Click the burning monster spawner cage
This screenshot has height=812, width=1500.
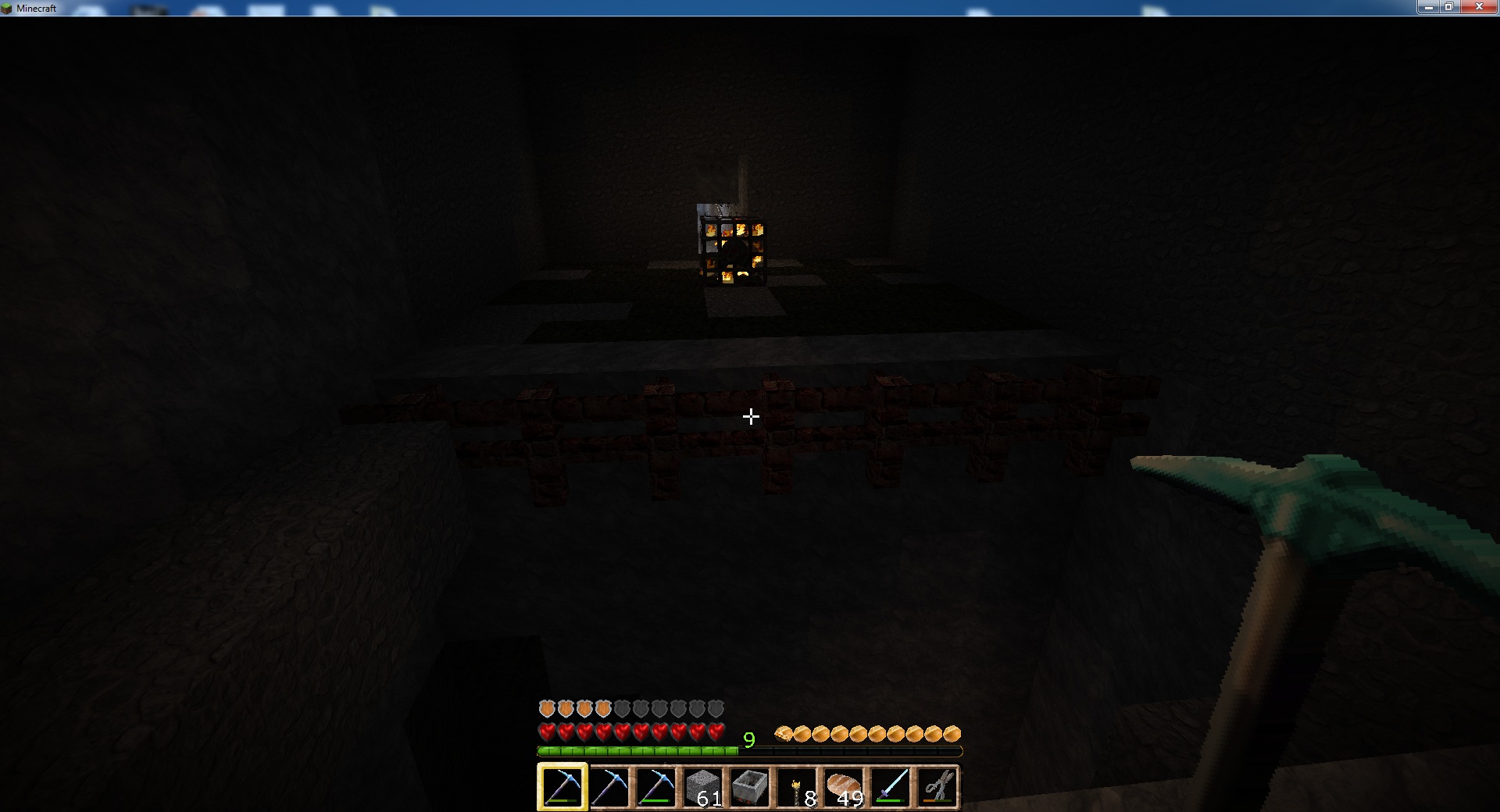pyautogui.click(x=733, y=250)
